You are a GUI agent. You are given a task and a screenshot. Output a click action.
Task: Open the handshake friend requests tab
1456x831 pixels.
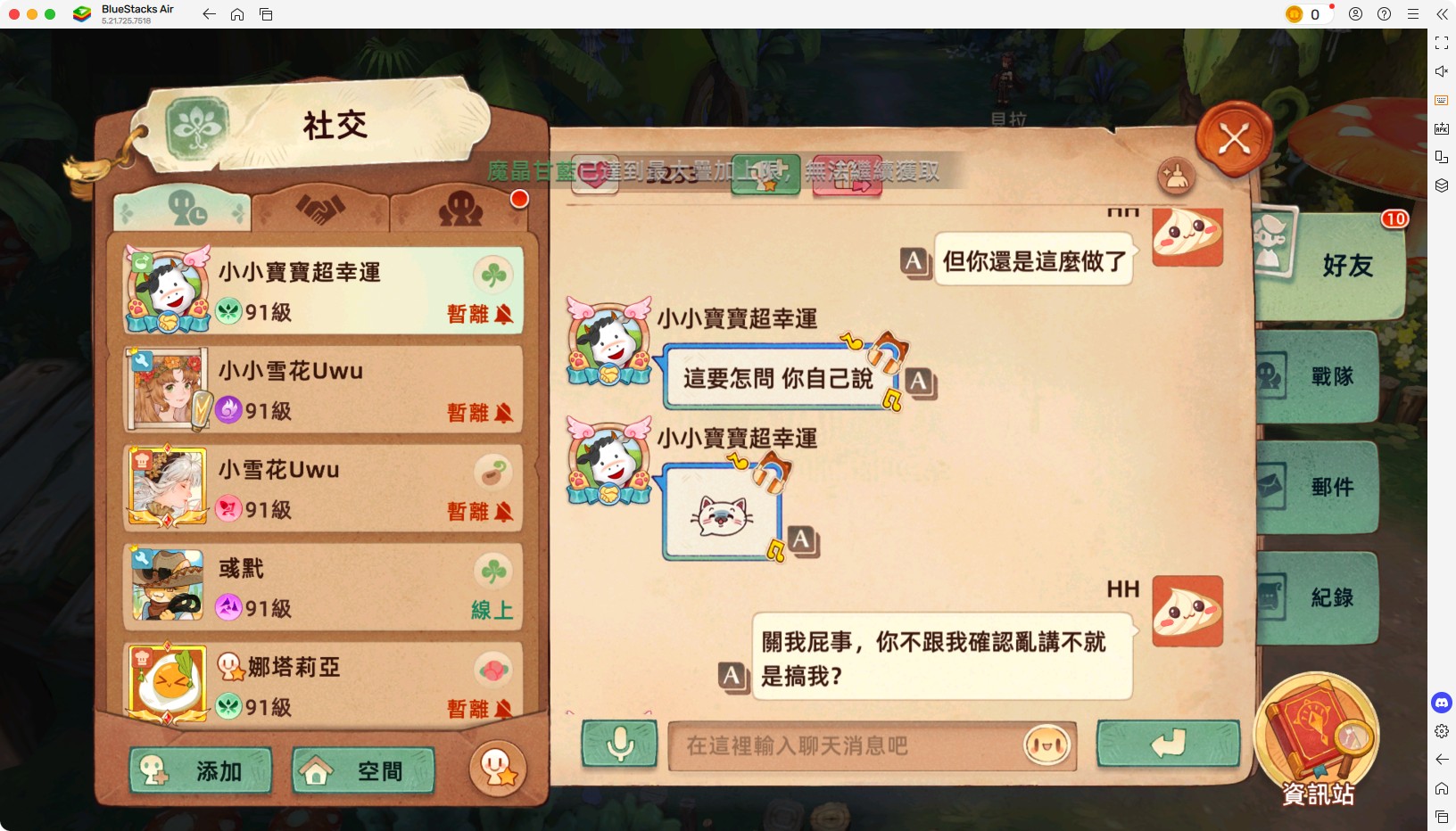click(321, 207)
